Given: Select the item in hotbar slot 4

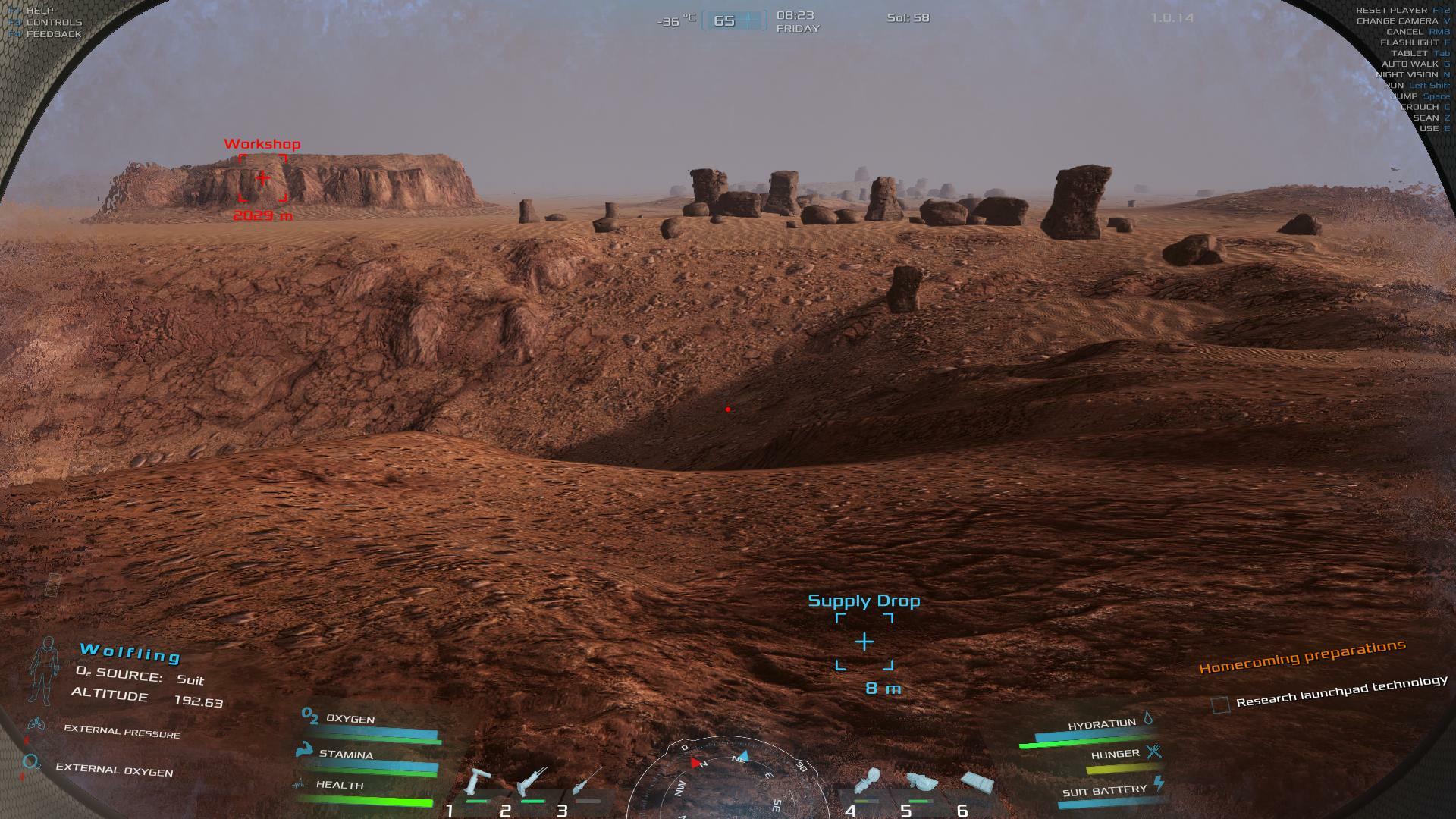Looking at the screenshot, I should pyautogui.click(x=867, y=783).
